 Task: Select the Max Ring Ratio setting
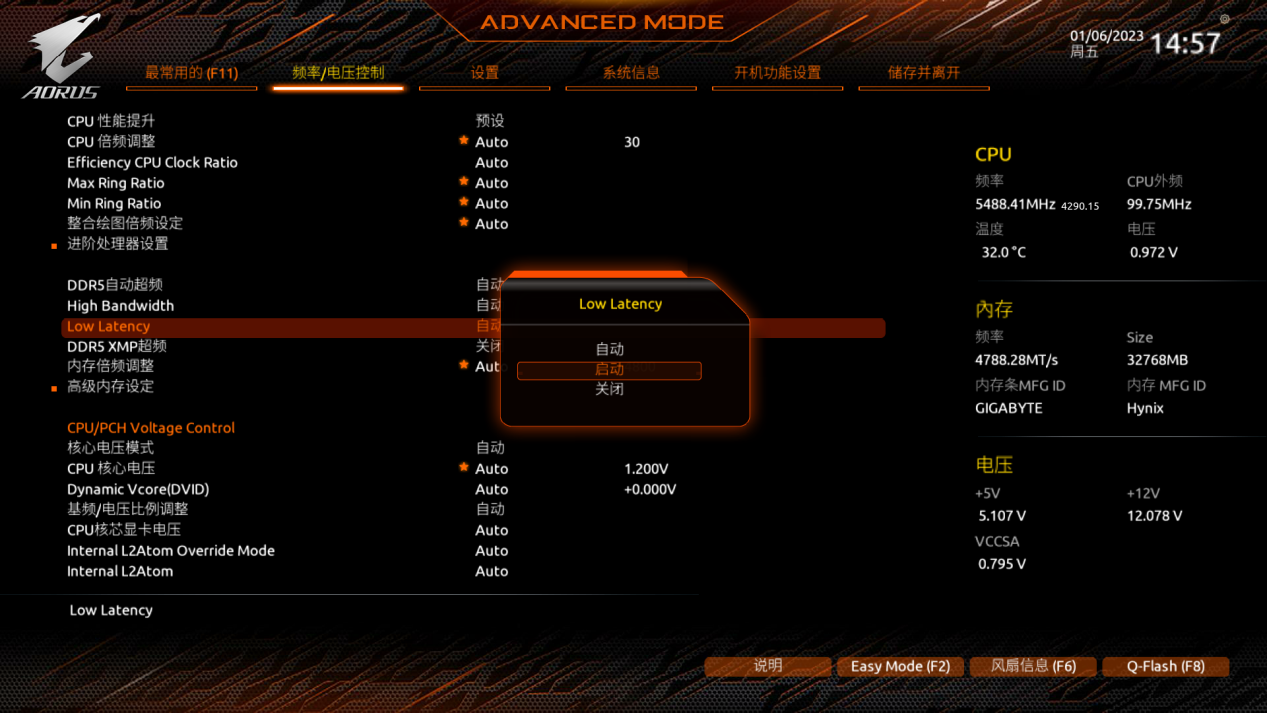tap(115, 183)
